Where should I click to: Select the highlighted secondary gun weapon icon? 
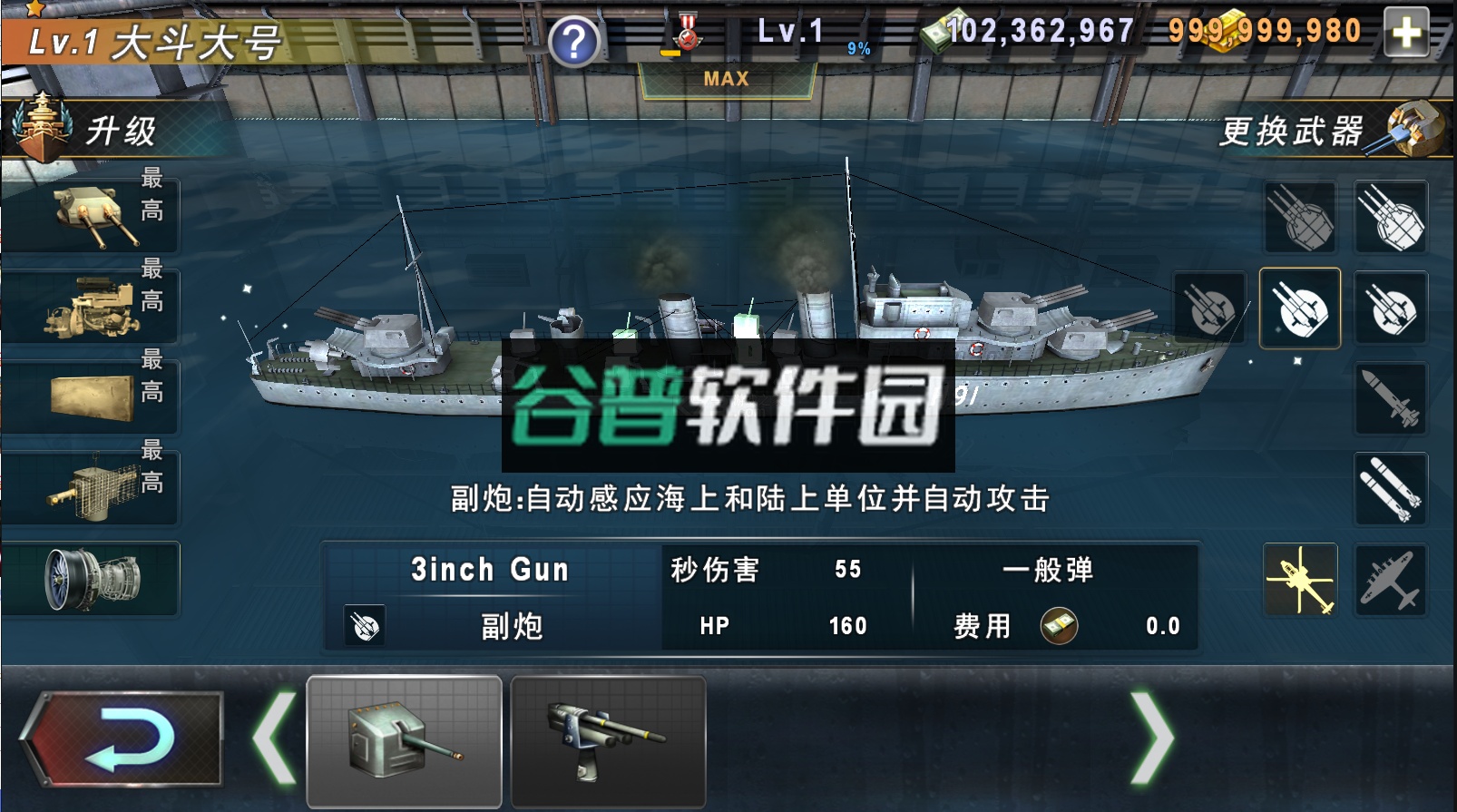coord(1303,308)
